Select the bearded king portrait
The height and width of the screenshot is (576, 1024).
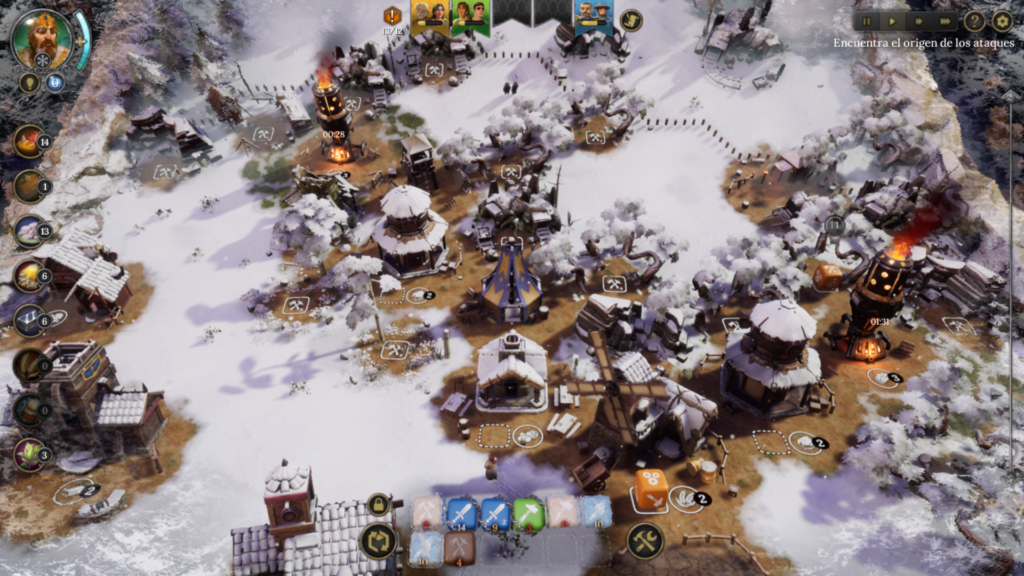42,38
